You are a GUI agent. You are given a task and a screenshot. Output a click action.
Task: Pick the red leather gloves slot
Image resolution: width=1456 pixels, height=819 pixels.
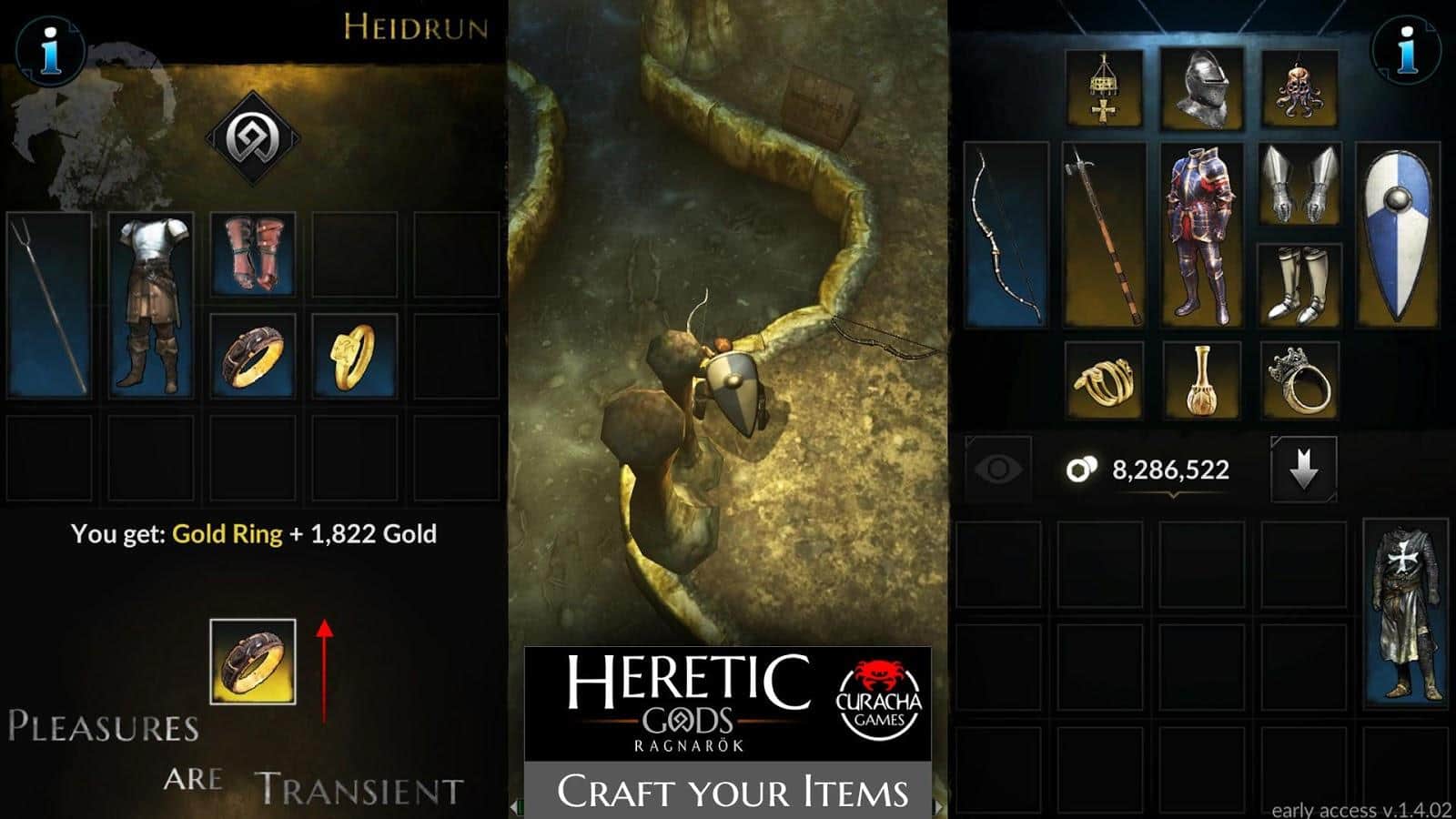coord(253,255)
